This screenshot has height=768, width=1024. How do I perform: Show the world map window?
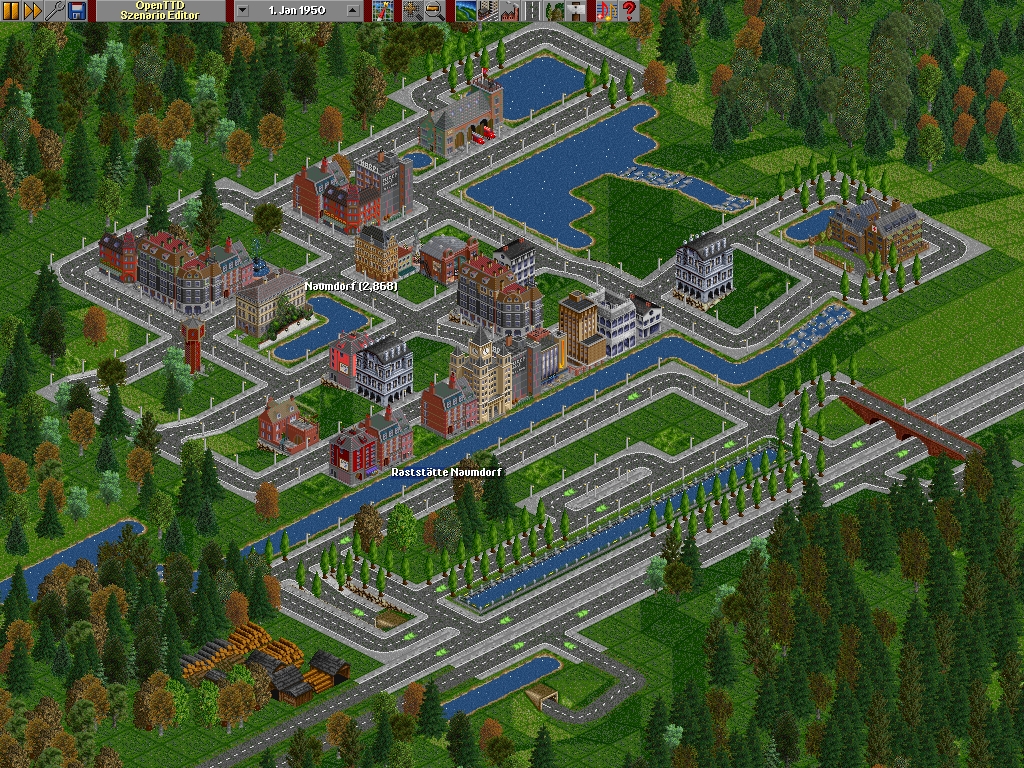pyautogui.click(x=385, y=11)
